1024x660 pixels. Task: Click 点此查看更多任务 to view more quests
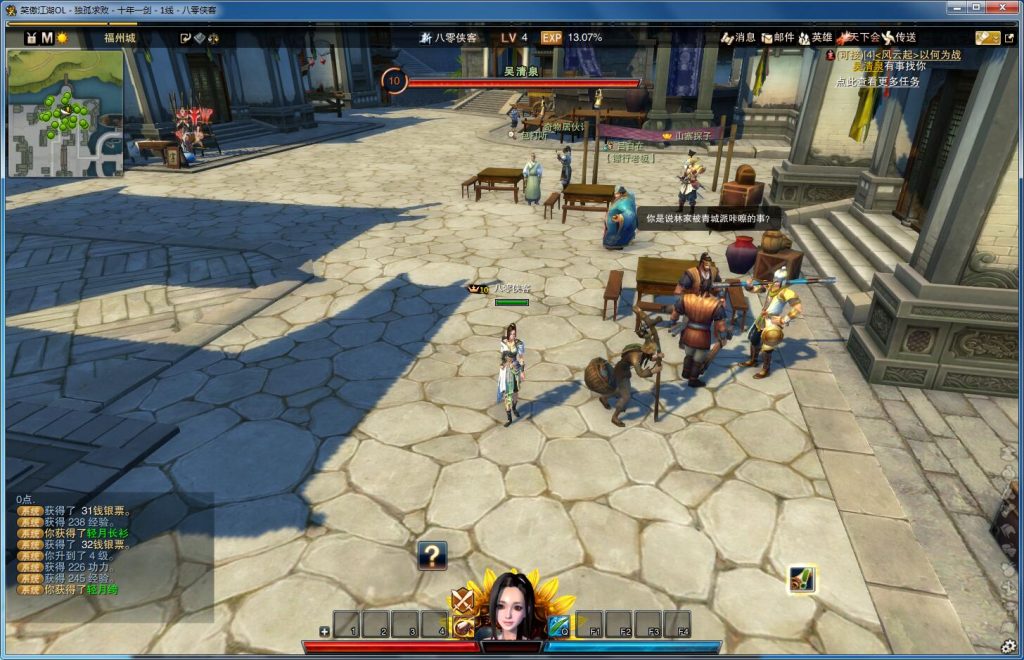877,82
